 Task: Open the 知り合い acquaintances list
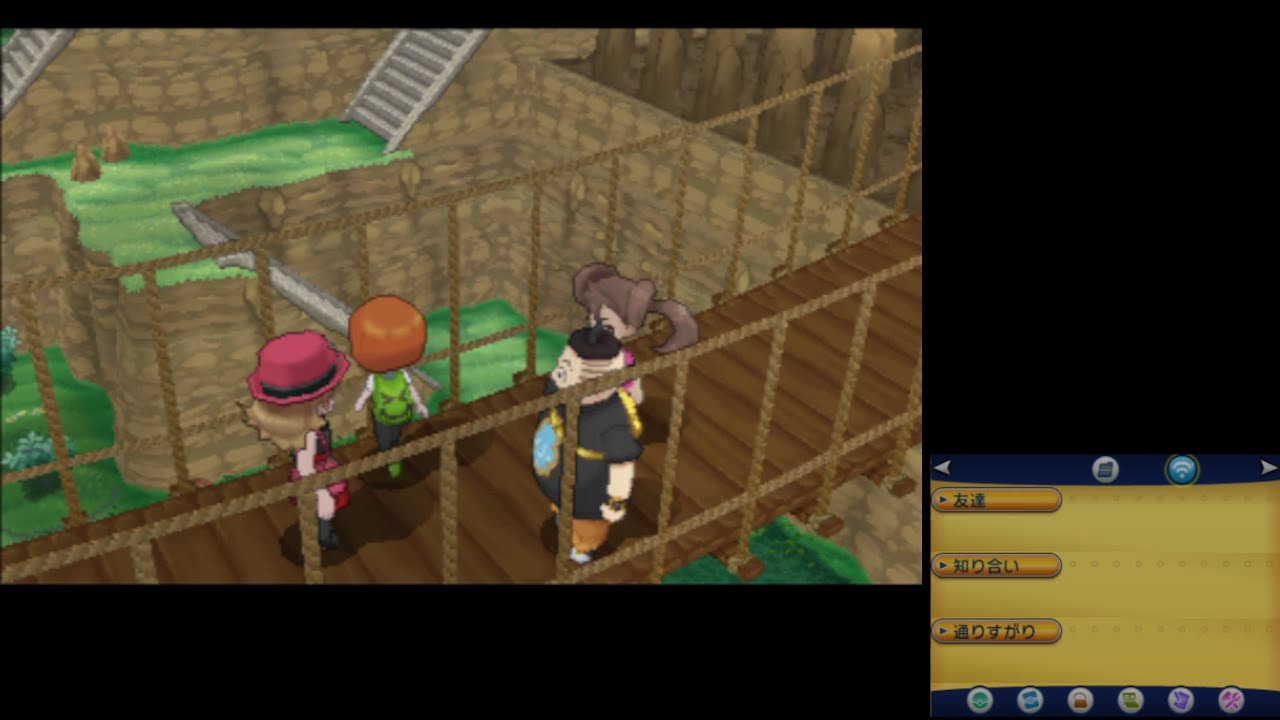[996, 566]
